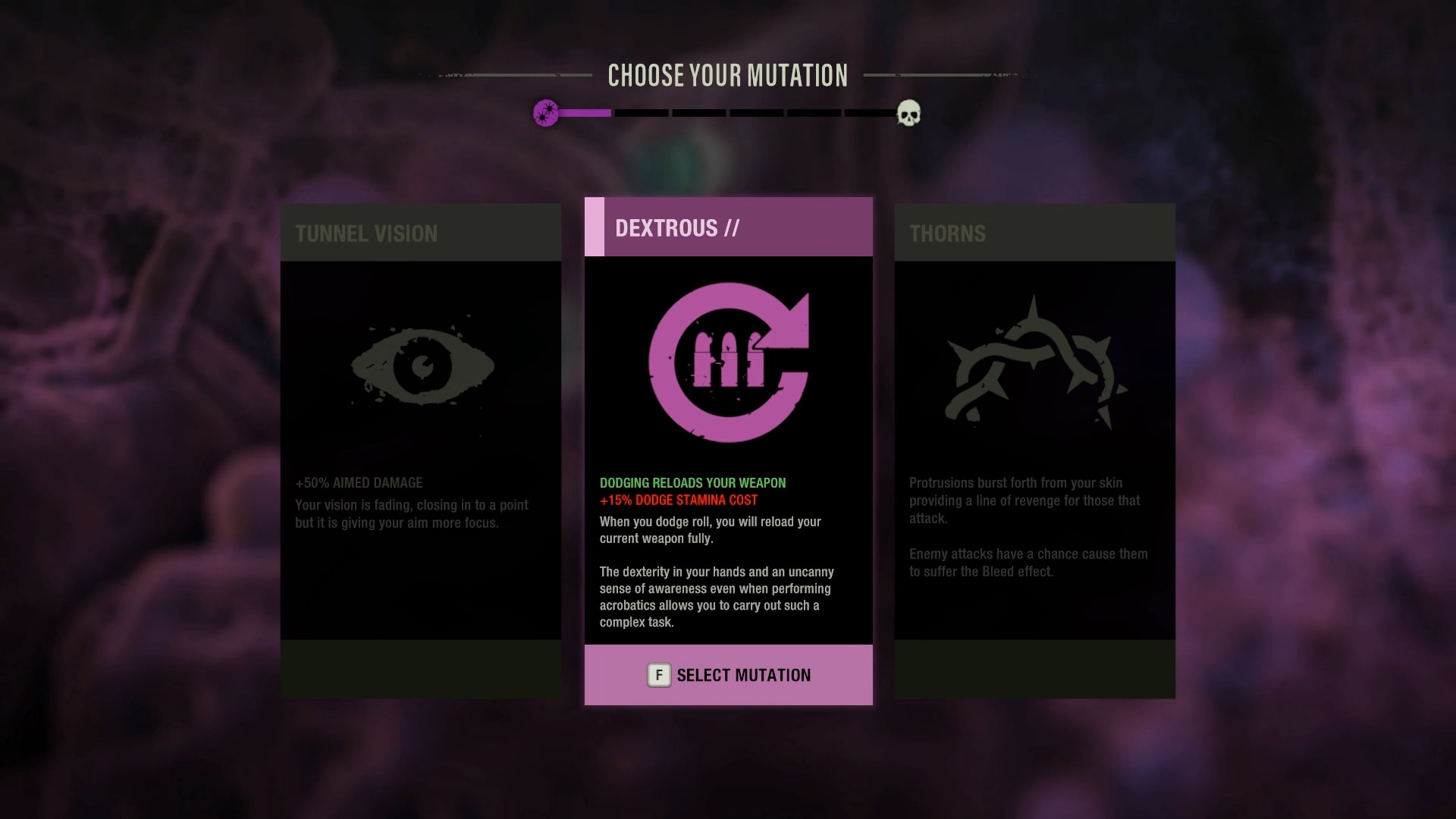Click the F keyboard key icon

(658, 675)
